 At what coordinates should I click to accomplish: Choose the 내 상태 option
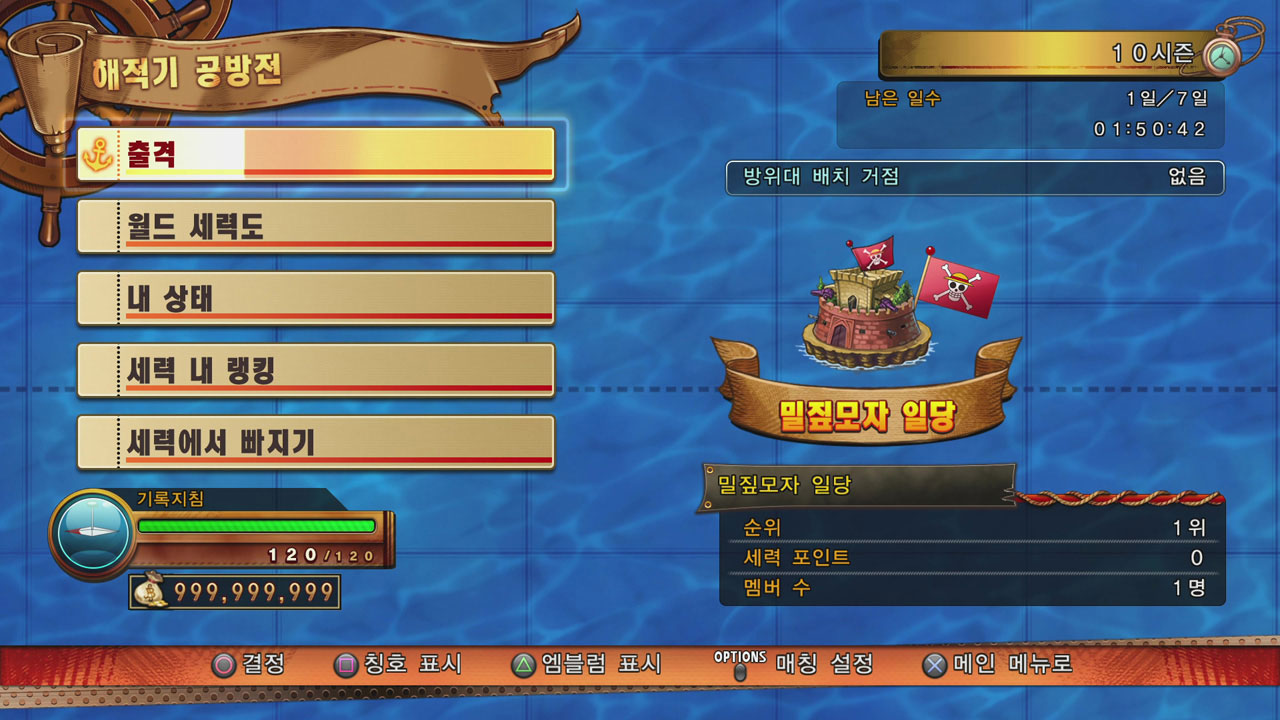point(316,298)
